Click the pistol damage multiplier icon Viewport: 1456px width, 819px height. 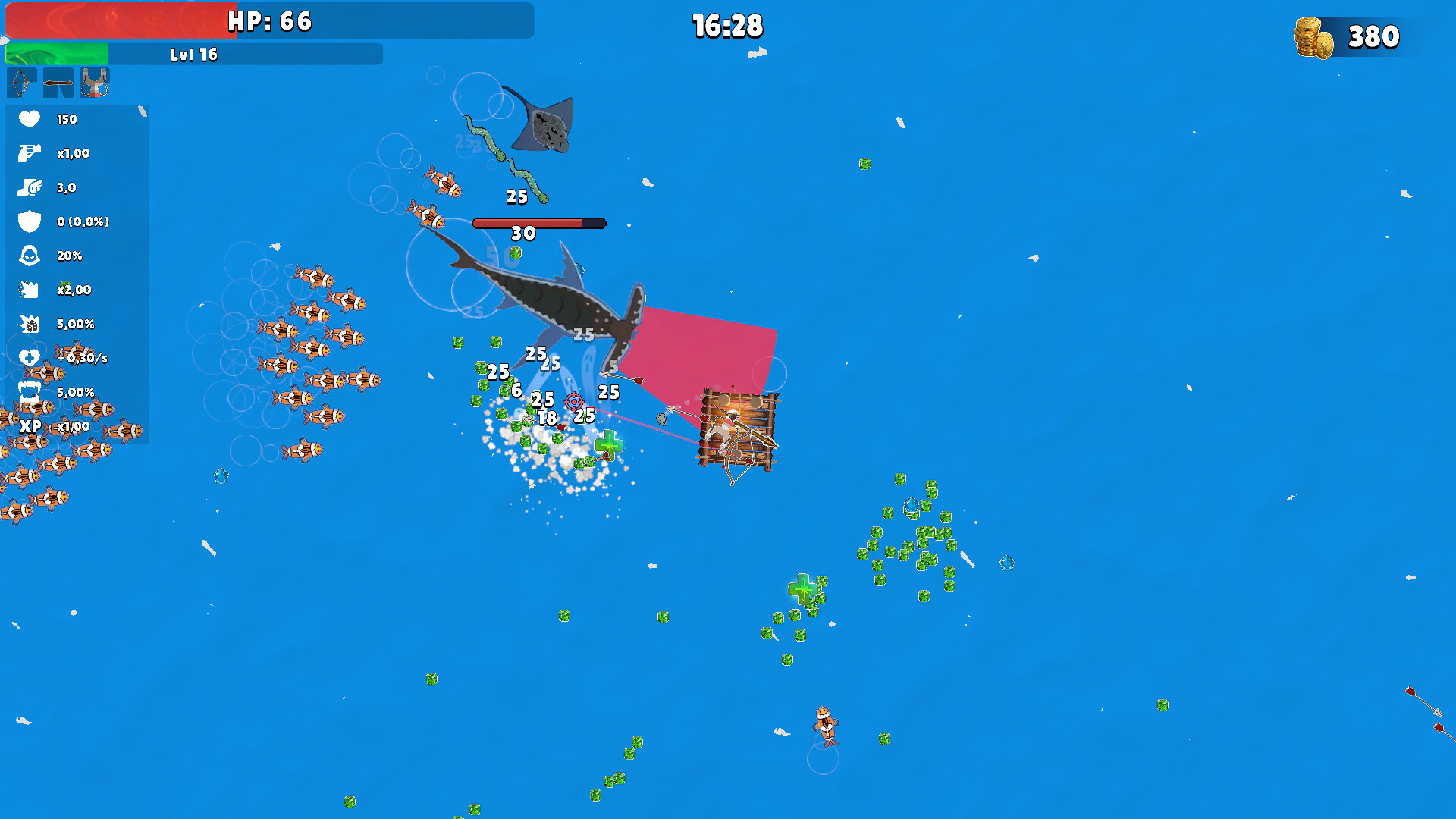coord(28,153)
